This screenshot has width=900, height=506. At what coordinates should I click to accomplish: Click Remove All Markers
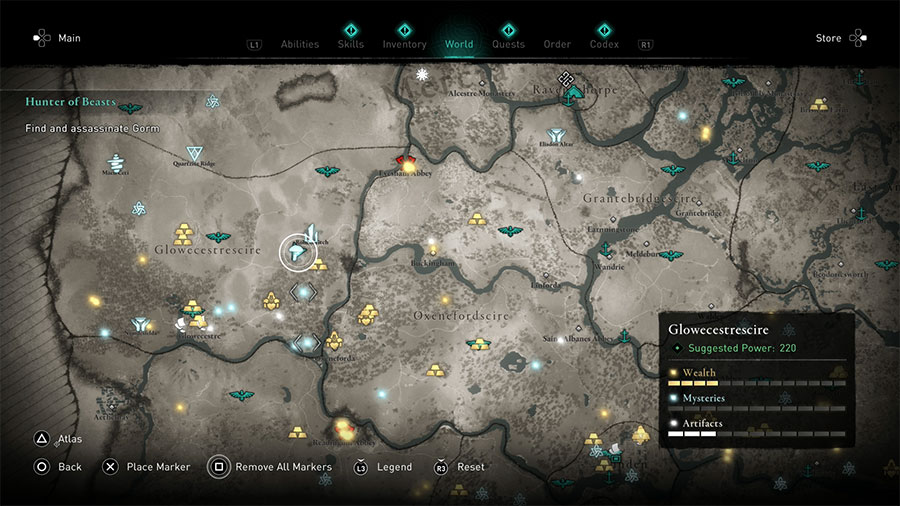click(x=270, y=467)
